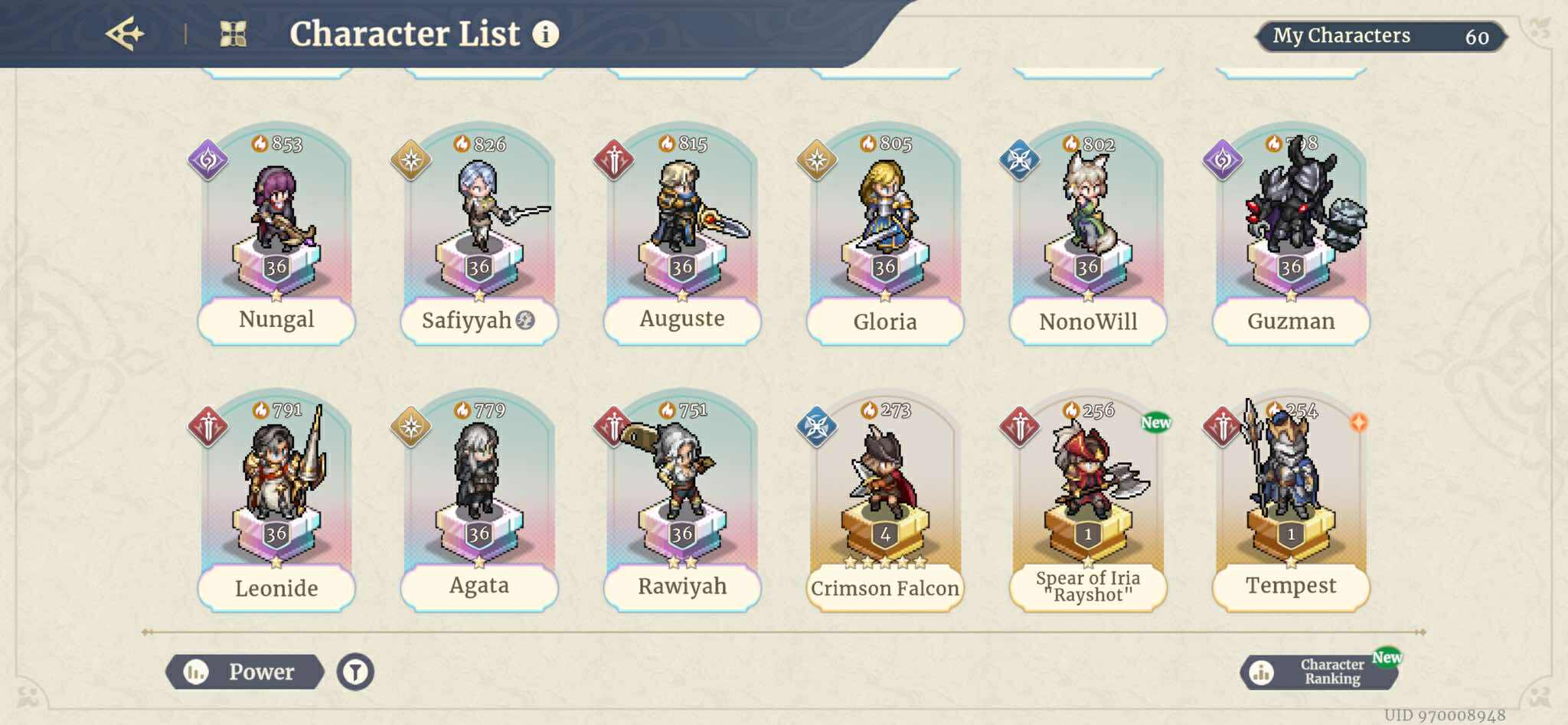
Task: Open the filter options beside Power
Action: tap(354, 672)
